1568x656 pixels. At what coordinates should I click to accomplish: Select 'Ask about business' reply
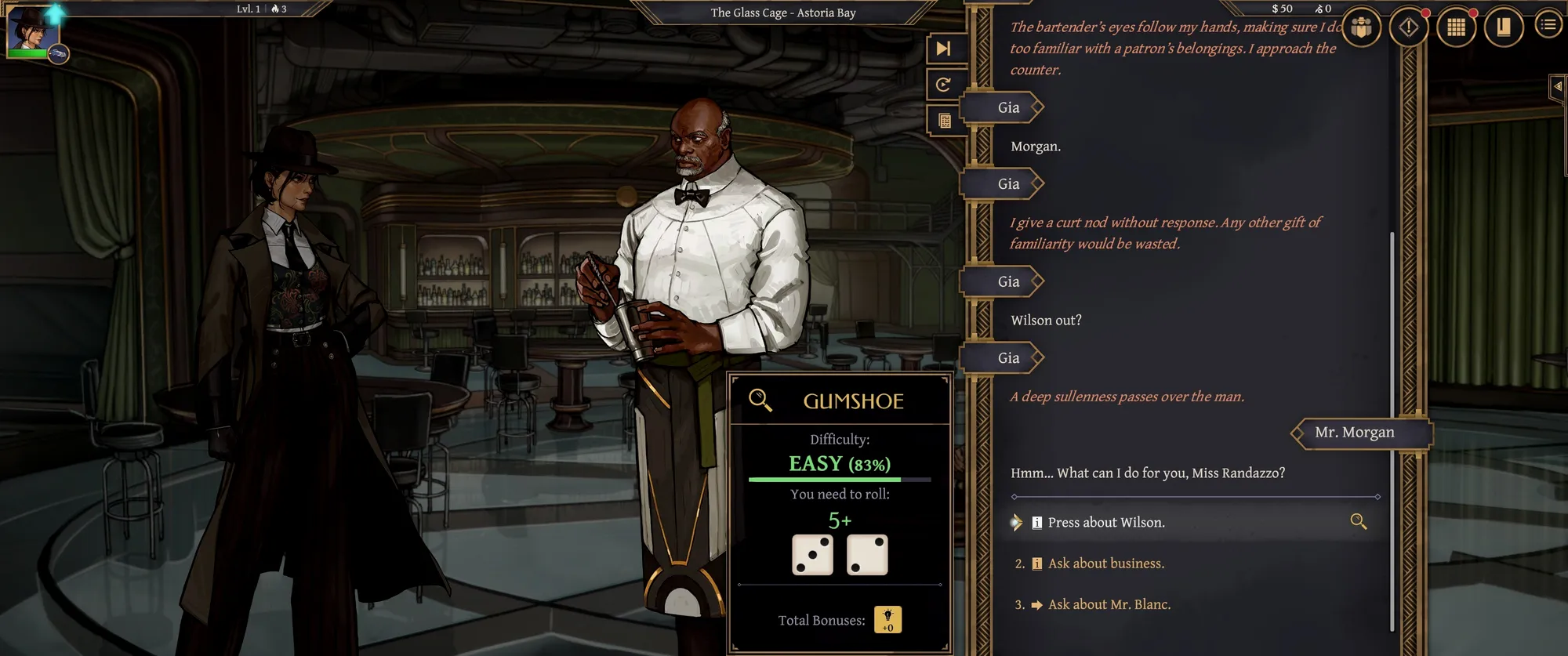click(1105, 564)
